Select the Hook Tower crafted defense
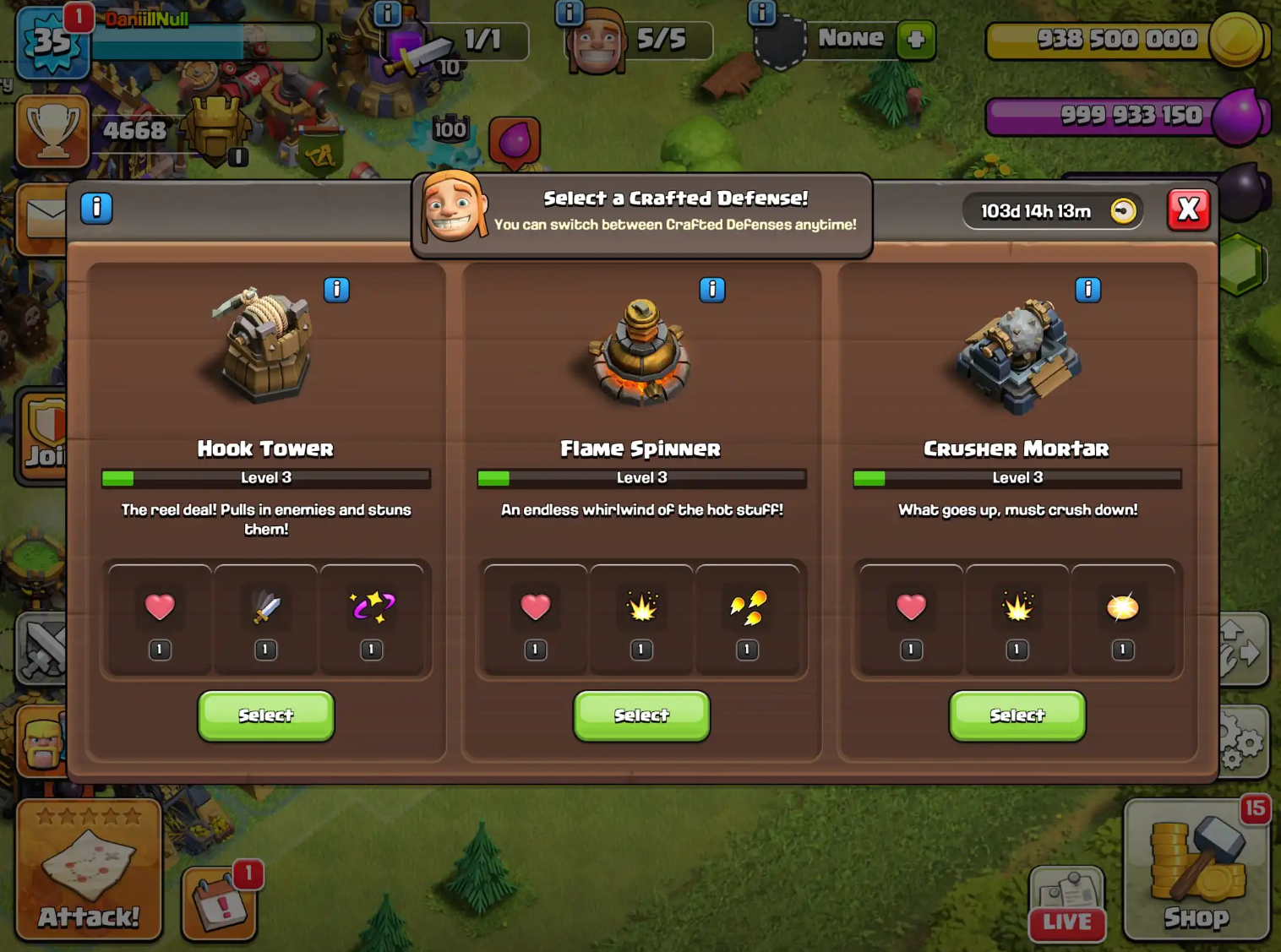1281x952 pixels. tap(265, 715)
